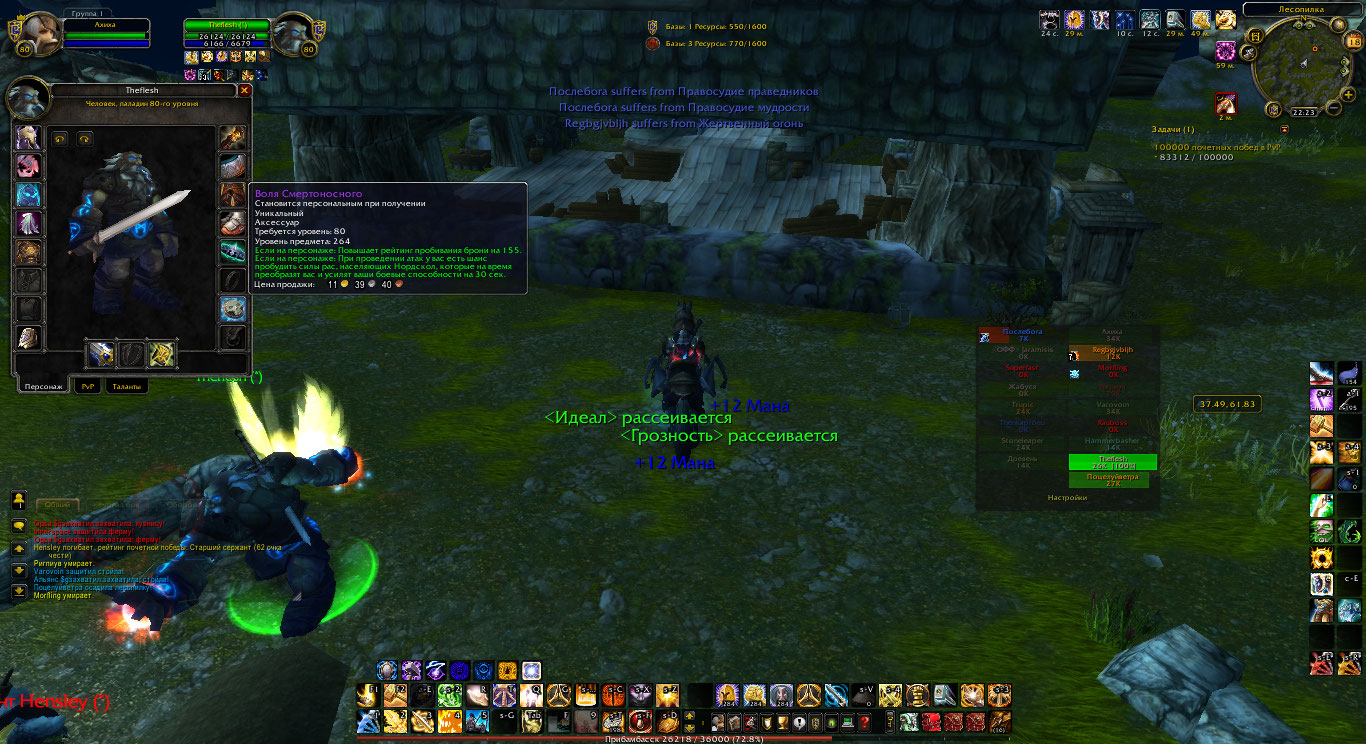1366x744 pixels.
Task: Click the Лесопилка minimap view
Action: [x=1303, y=64]
